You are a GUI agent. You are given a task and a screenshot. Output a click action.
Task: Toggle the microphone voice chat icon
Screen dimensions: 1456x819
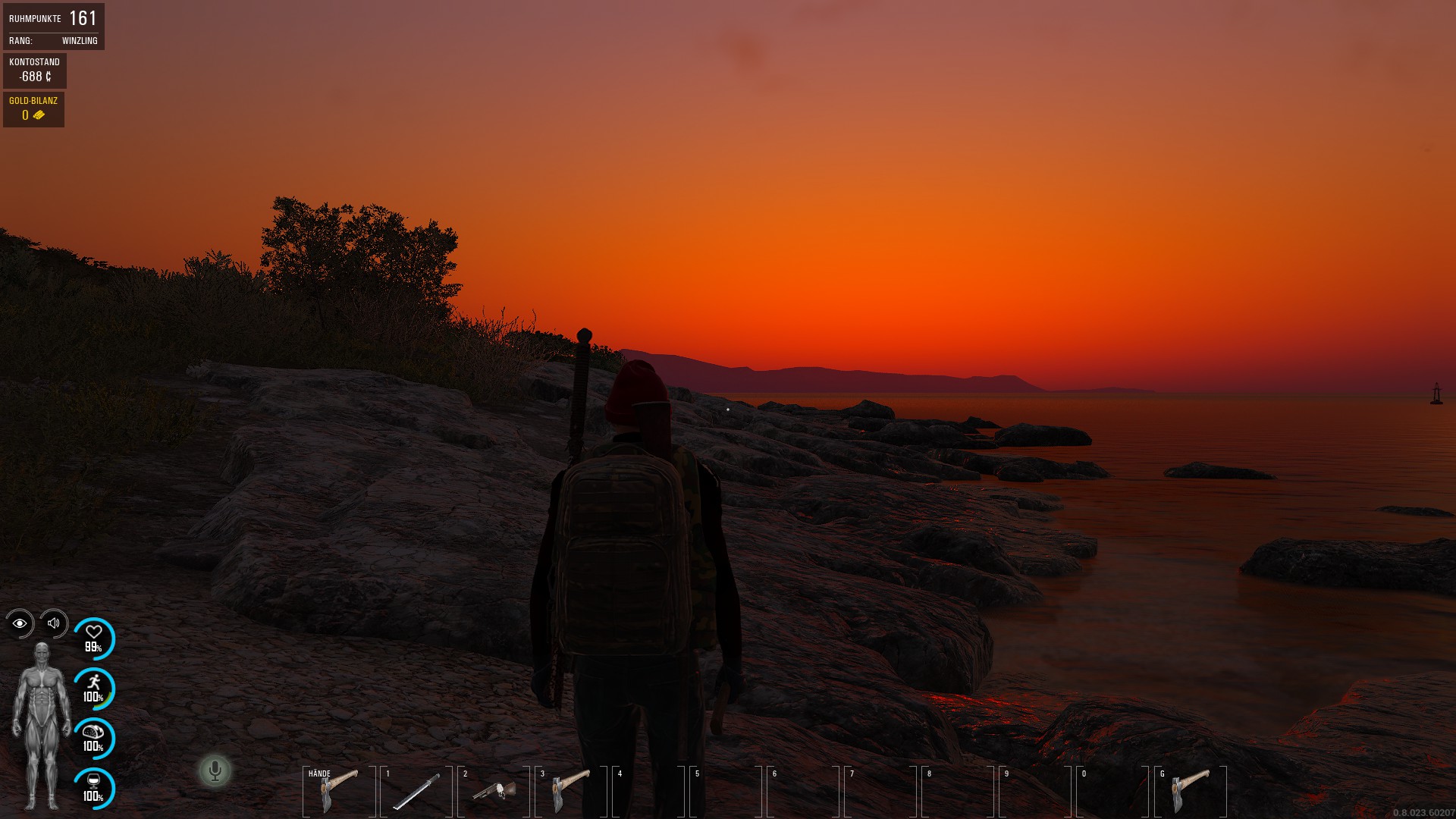coord(215,771)
